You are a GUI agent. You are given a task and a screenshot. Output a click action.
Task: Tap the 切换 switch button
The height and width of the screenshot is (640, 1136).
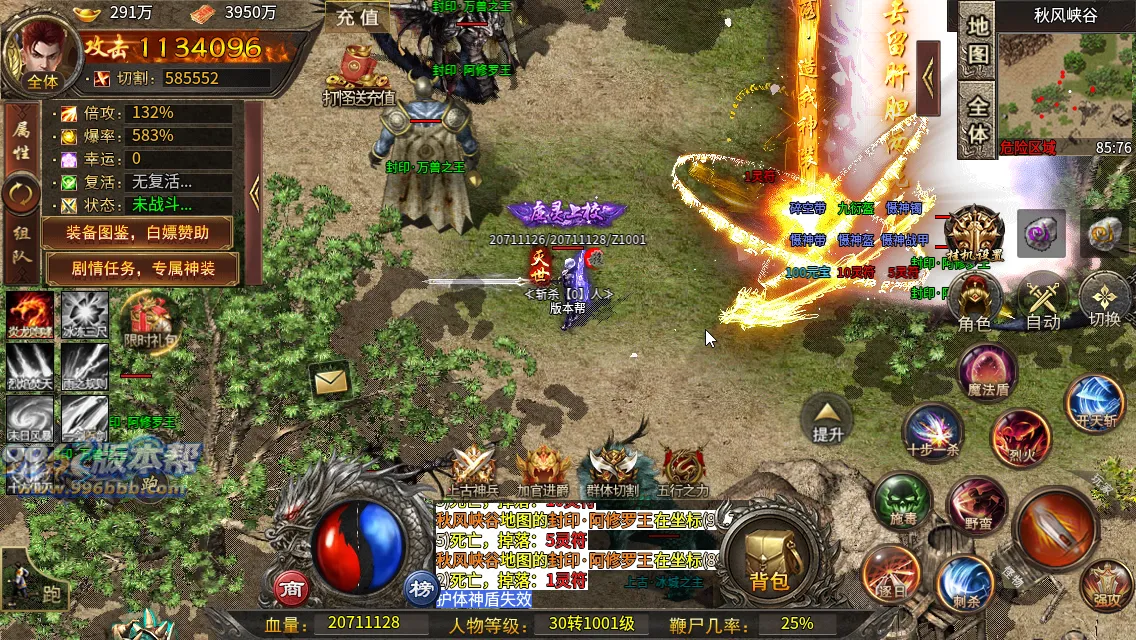coord(1105,303)
